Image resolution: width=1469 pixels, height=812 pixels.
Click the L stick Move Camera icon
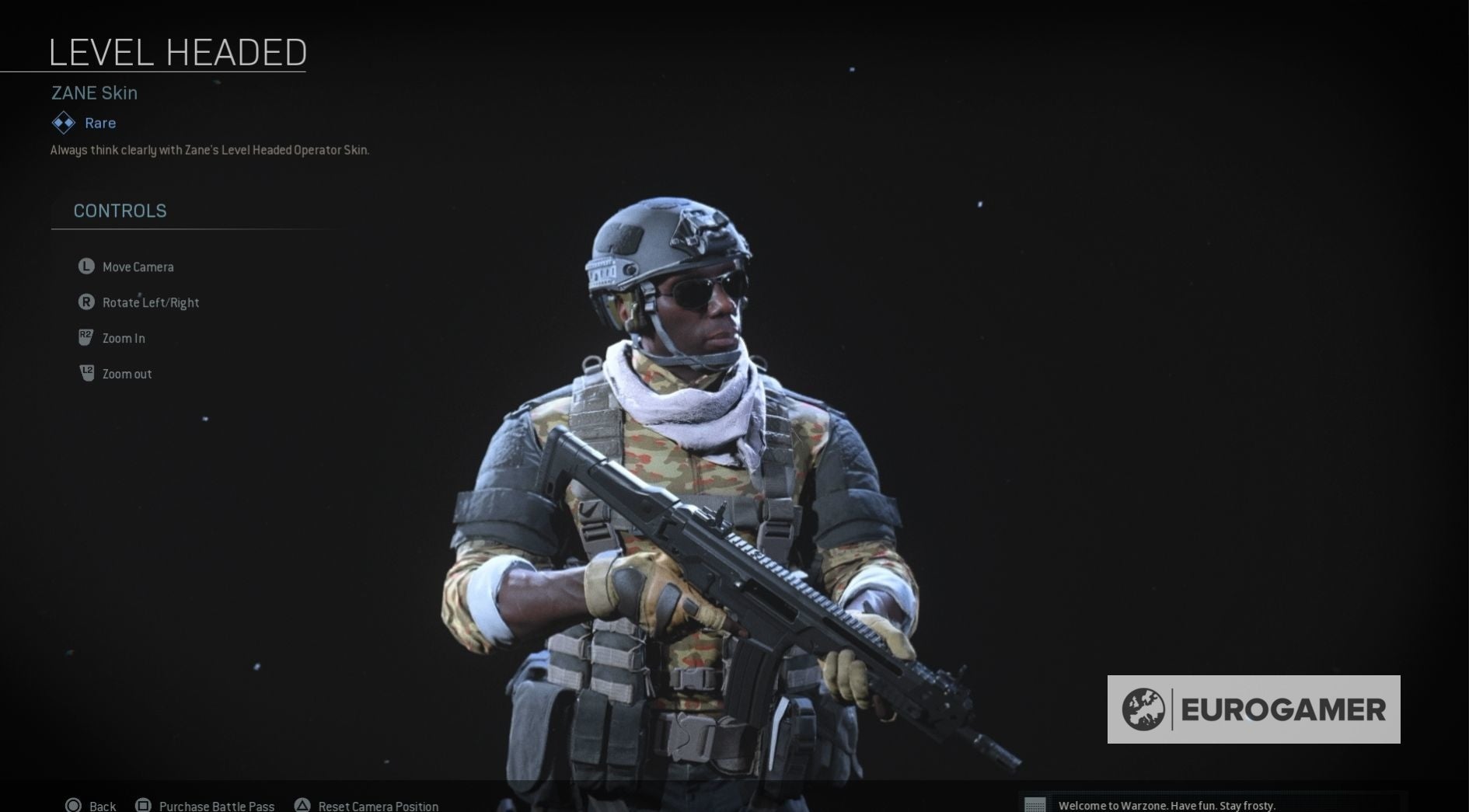click(x=86, y=267)
